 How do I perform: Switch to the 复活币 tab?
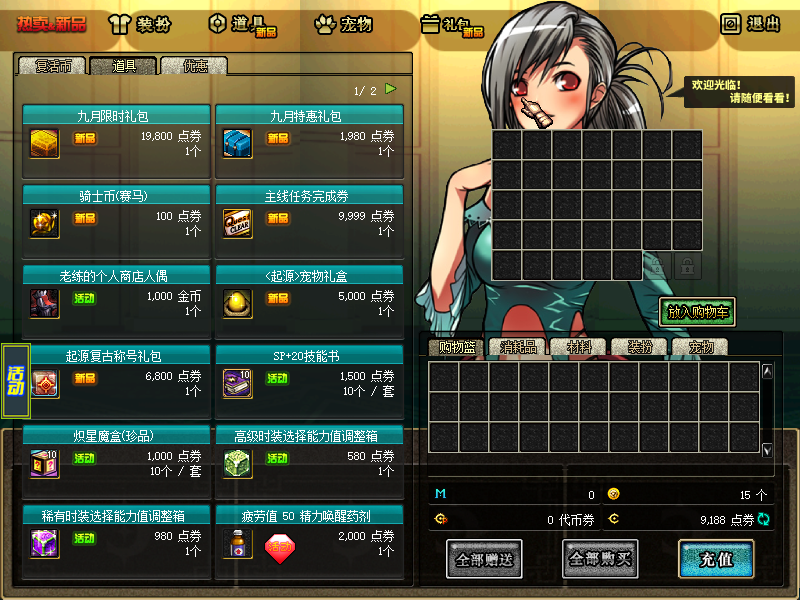52,66
